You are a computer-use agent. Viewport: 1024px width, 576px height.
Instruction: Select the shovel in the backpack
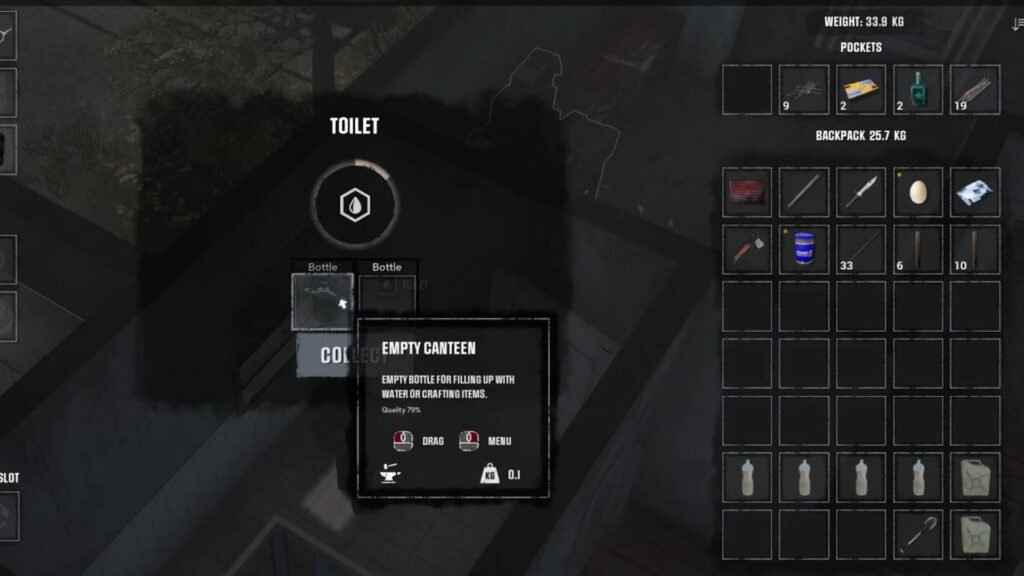click(x=918, y=535)
